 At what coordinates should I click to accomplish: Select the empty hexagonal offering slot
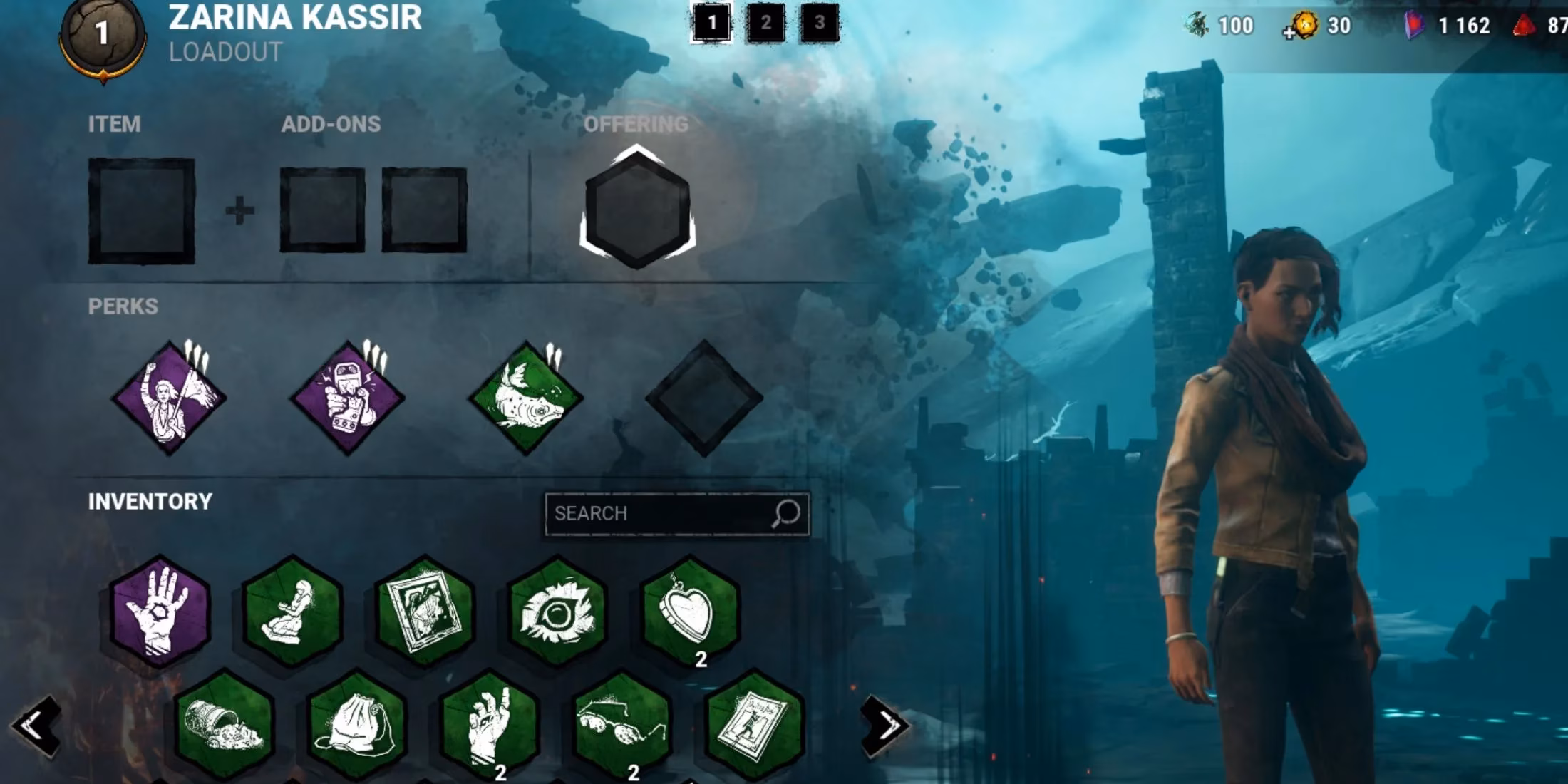[x=637, y=210]
